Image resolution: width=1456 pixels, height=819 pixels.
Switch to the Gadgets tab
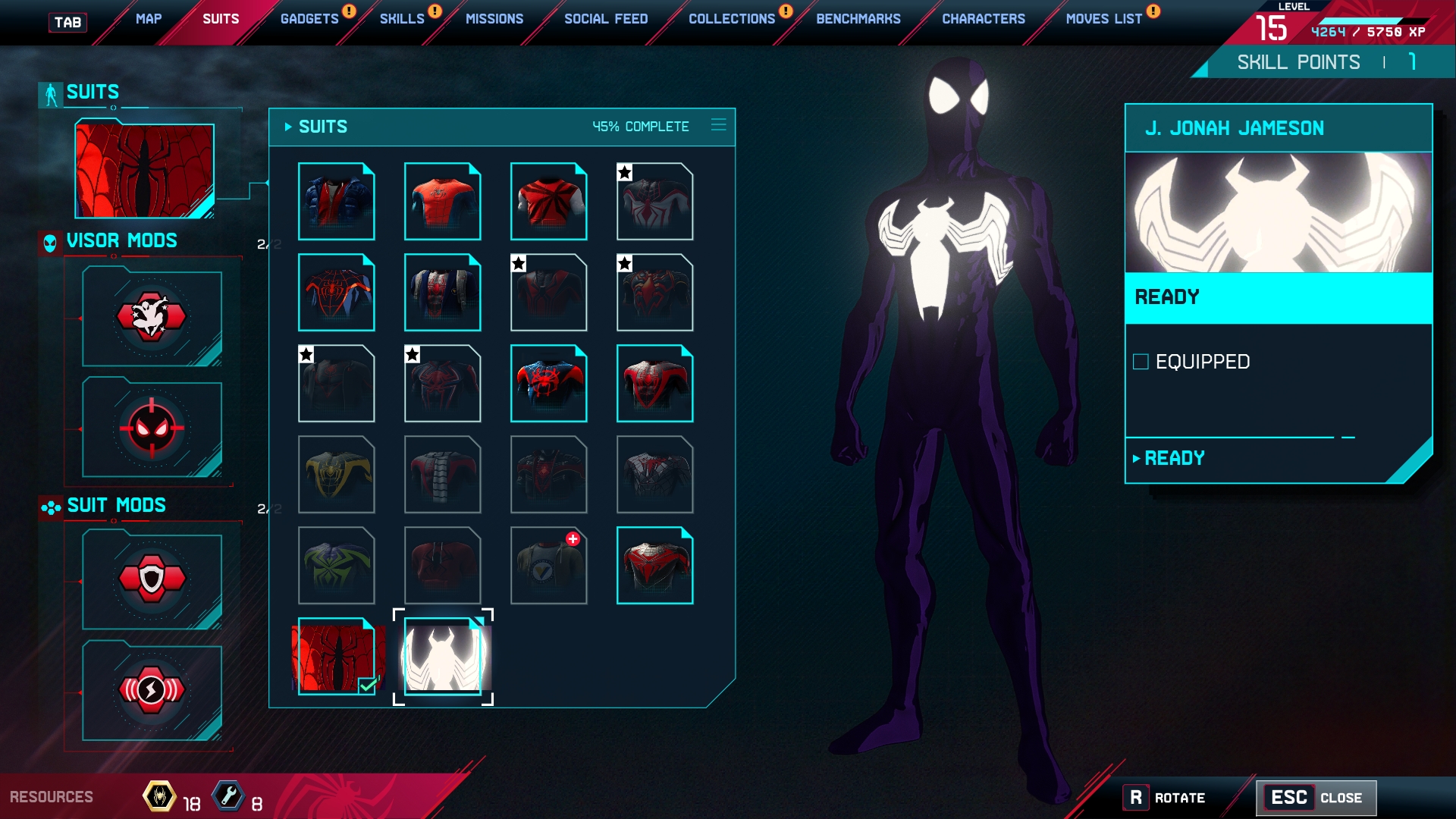point(309,19)
